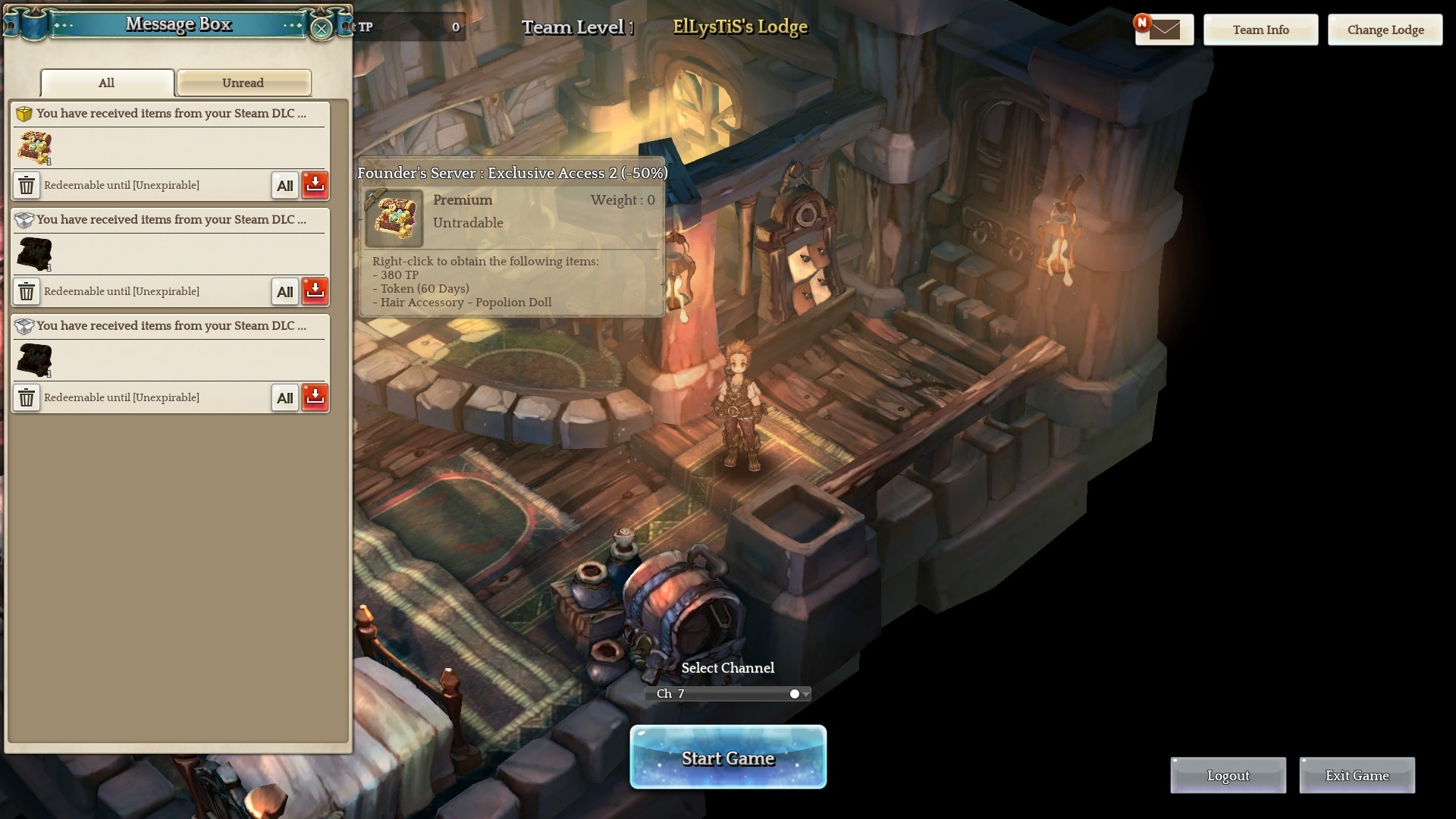This screenshot has height=819, width=1456.
Task: Close the Message Box panel
Action: 322,29
